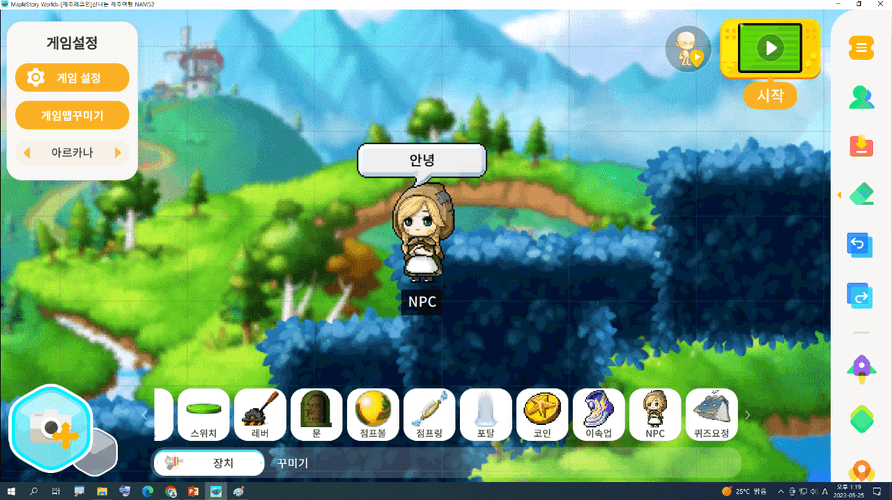This screenshot has width=892, height=500.
Task: Open the orange hamburger menu in the sidebar
Action: (x=860, y=48)
